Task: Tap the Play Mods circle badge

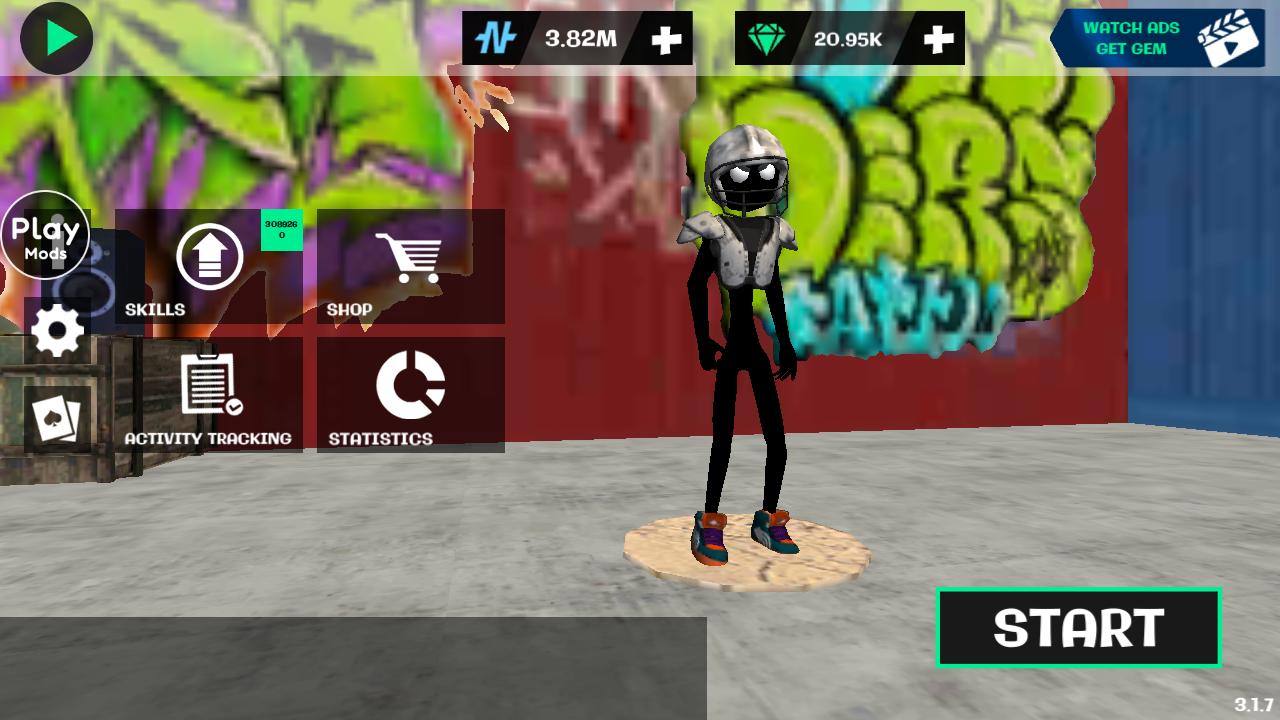Action: pos(45,236)
